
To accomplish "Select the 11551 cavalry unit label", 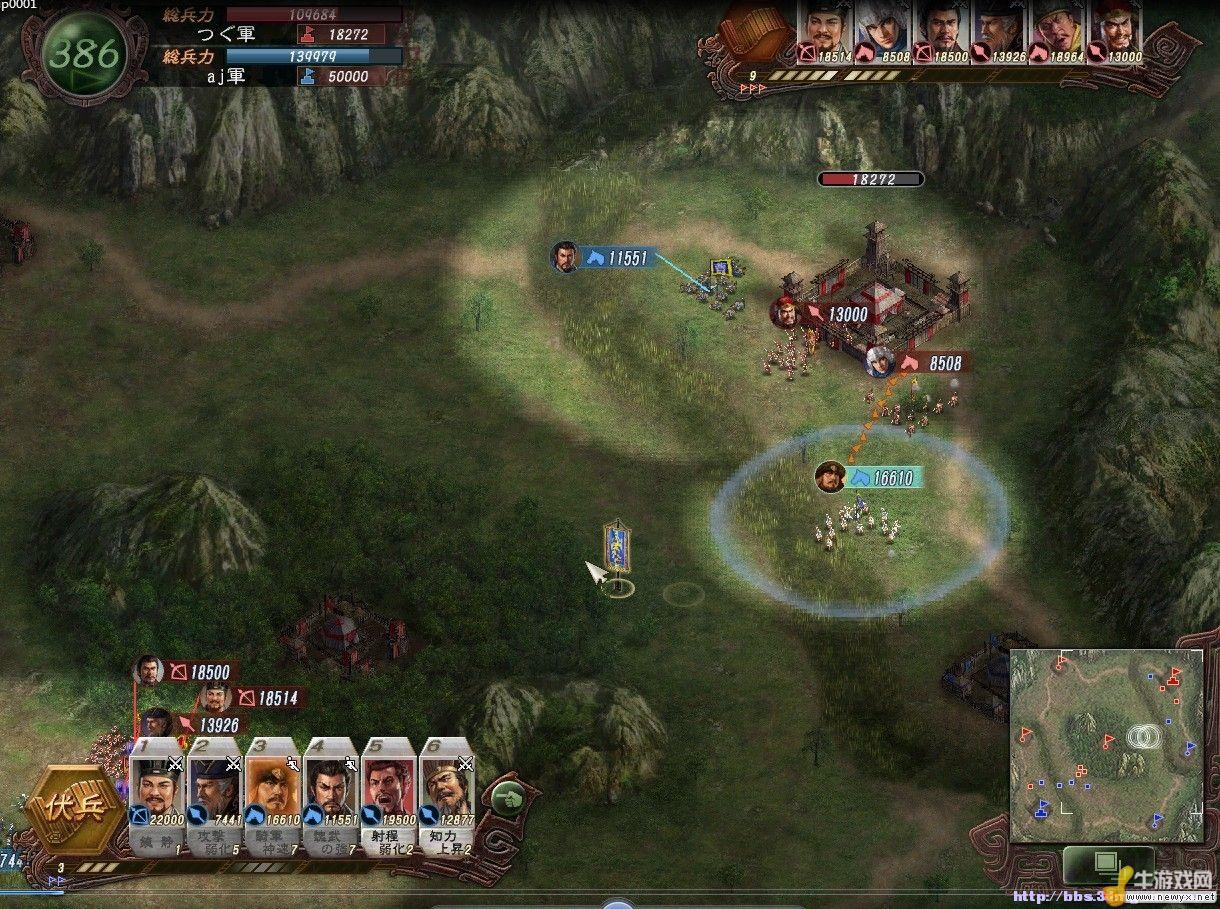I will (x=617, y=258).
